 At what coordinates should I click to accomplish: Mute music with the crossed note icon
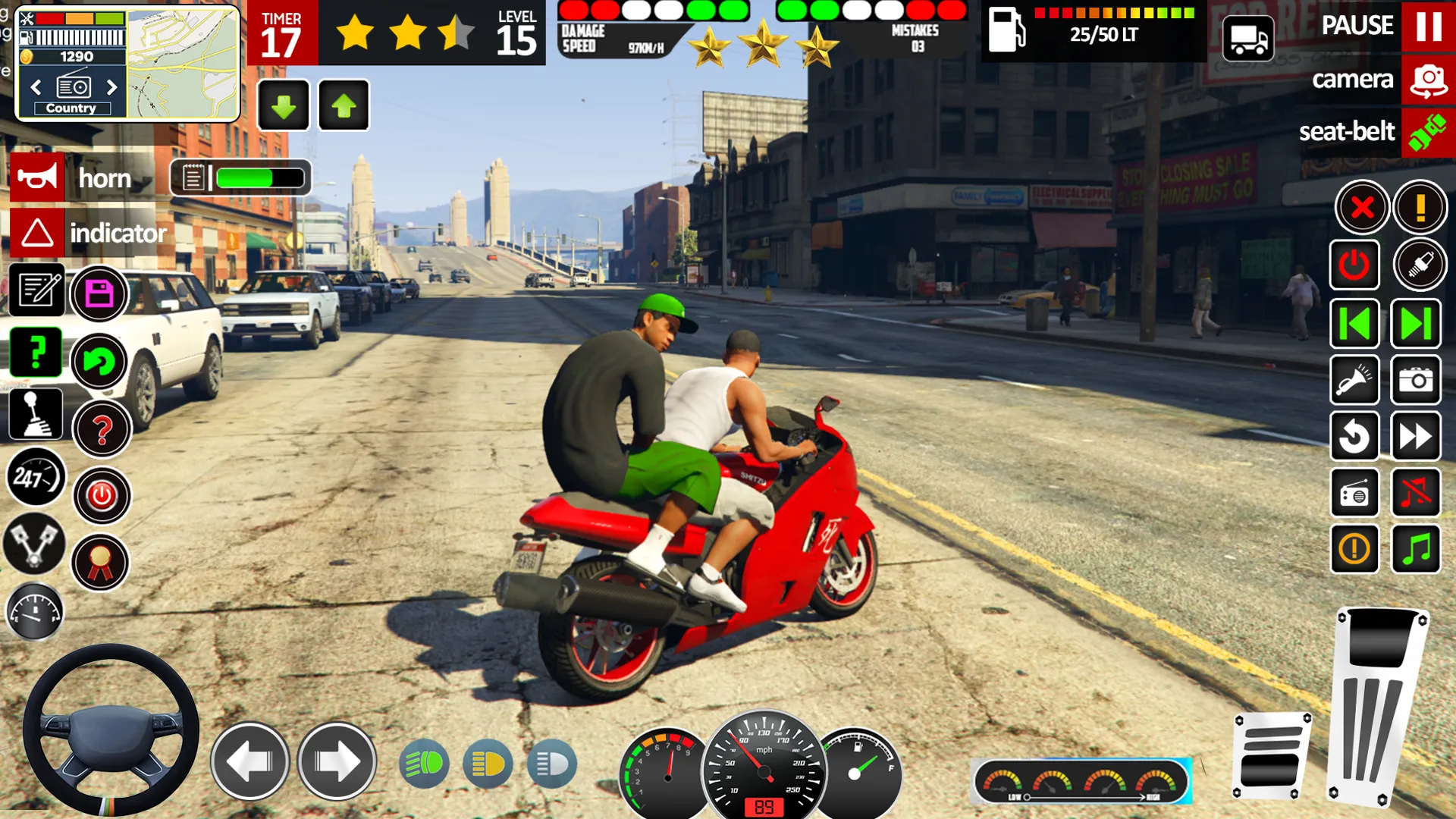(1416, 493)
